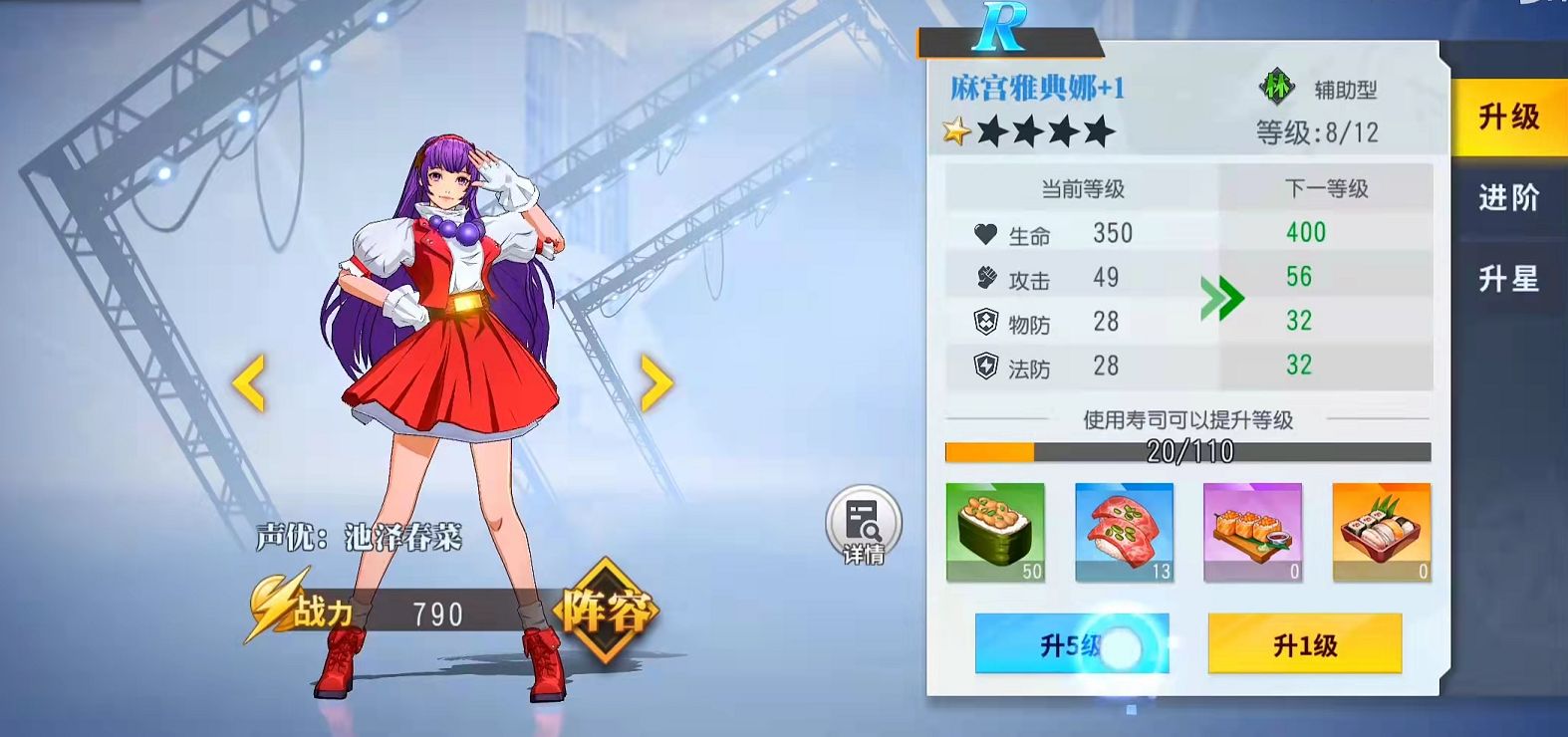Select the tuna nigiri sushi item
This screenshot has width=1568, height=737.
click(1124, 532)
